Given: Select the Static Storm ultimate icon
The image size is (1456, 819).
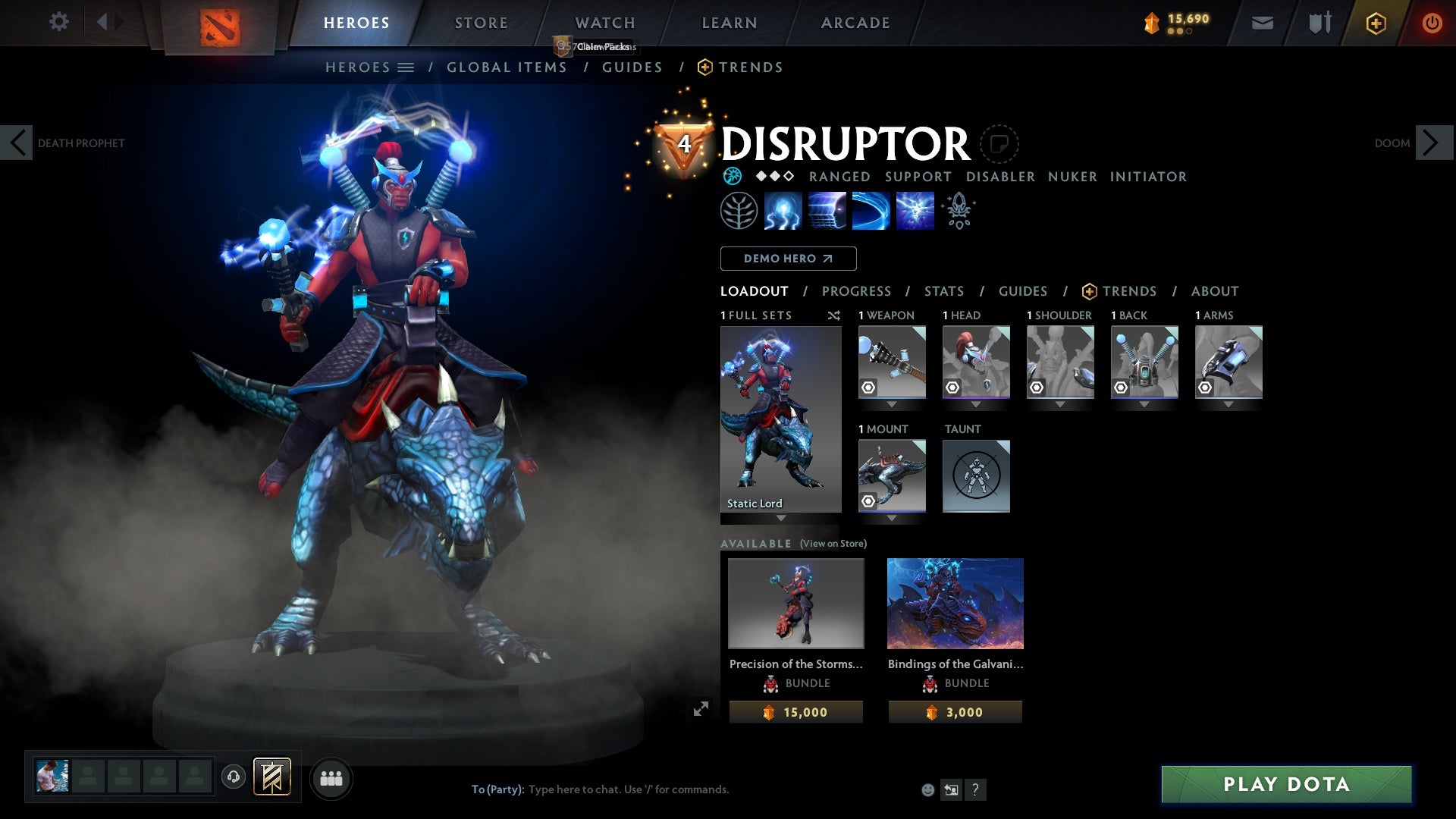Looking at the screenshot, I should pos(914,211).
